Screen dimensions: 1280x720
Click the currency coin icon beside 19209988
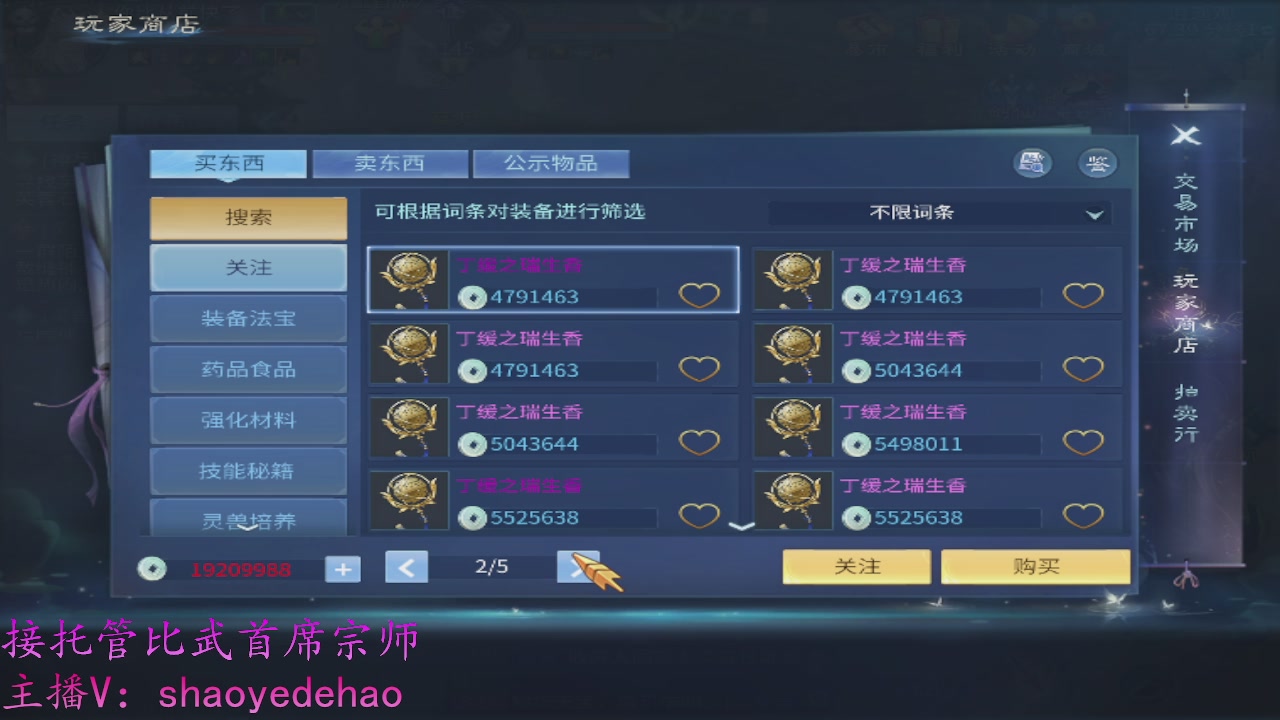pos(152,568)
